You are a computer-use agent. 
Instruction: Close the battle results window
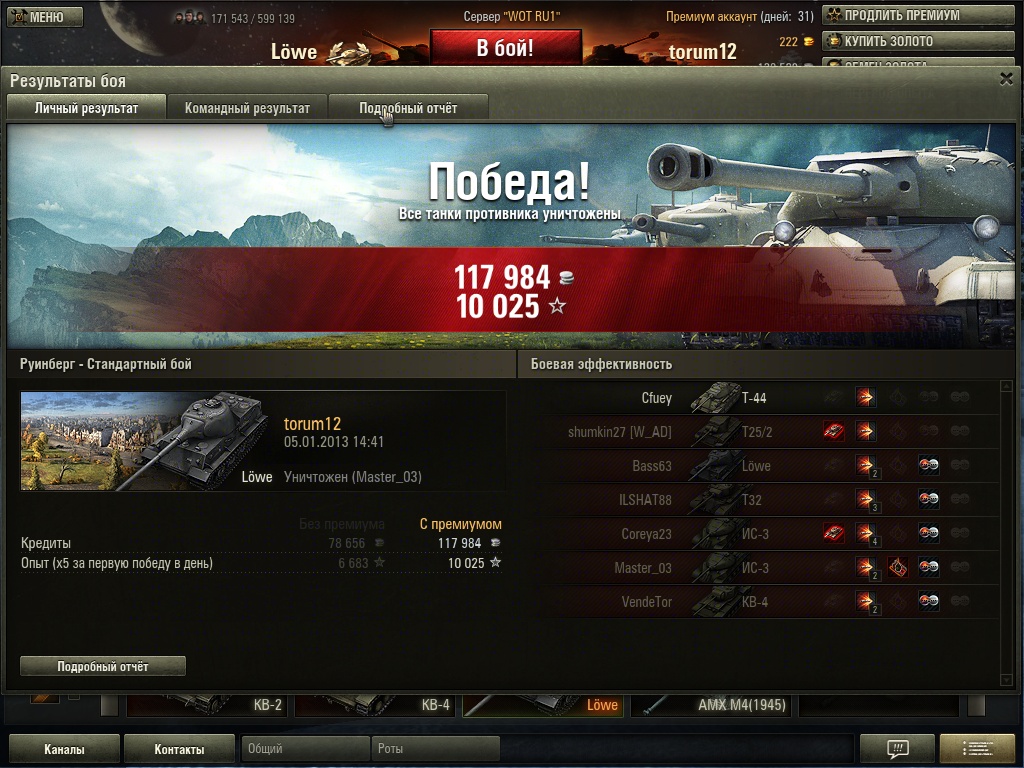click(x=1006, y=78)
